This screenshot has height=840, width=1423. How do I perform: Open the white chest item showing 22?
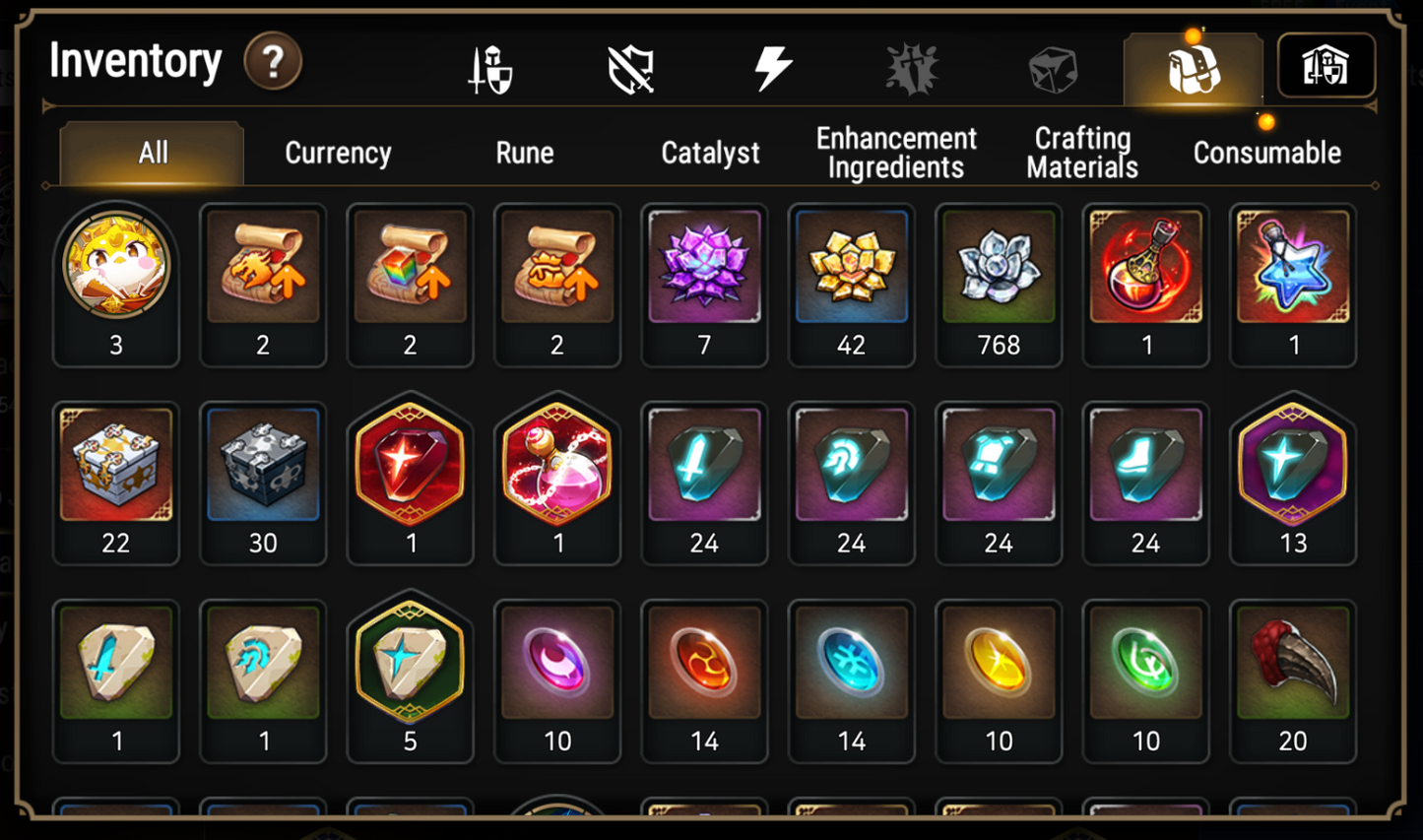click(116, 465)
